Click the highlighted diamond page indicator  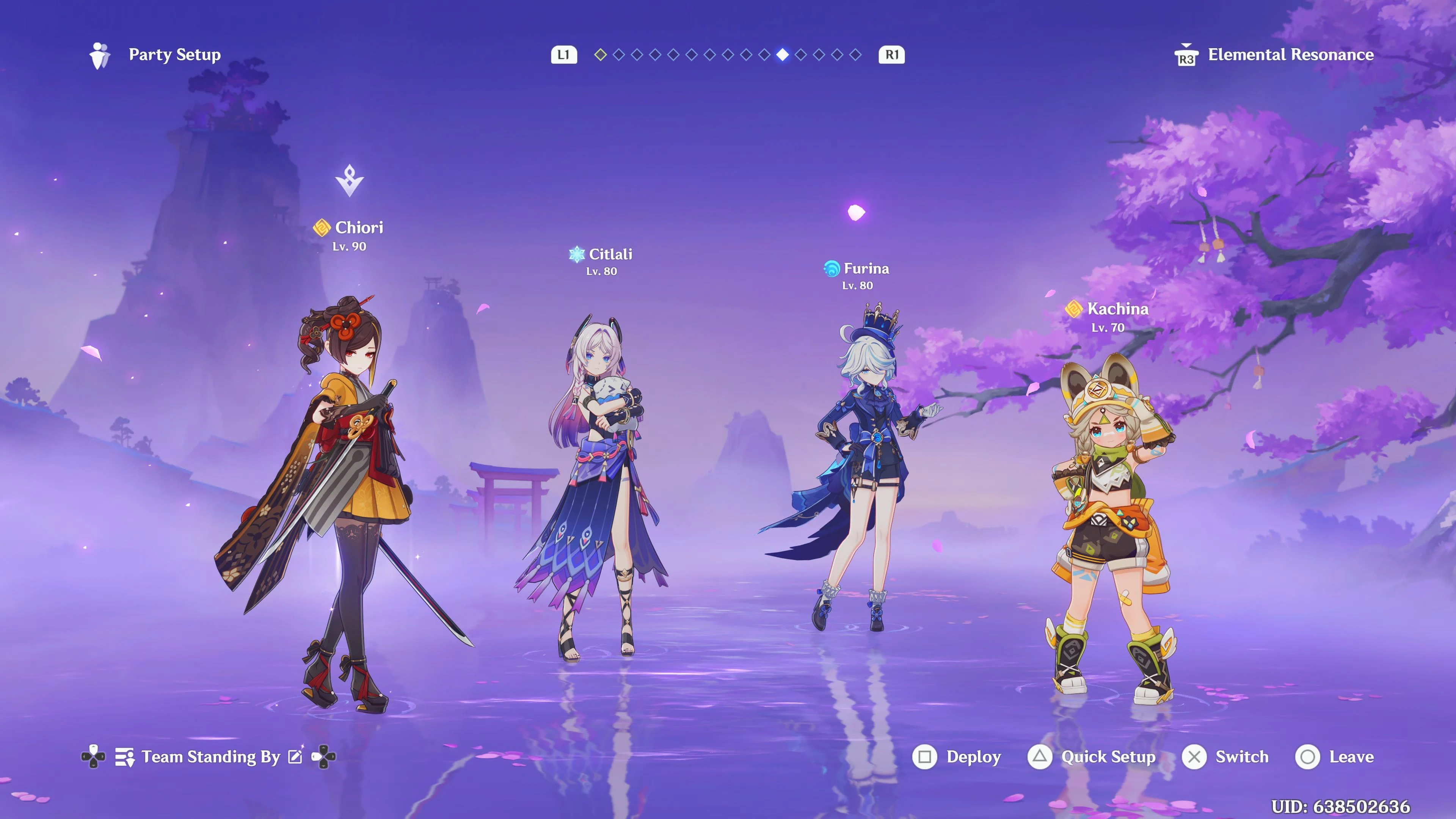coord(782,55)
